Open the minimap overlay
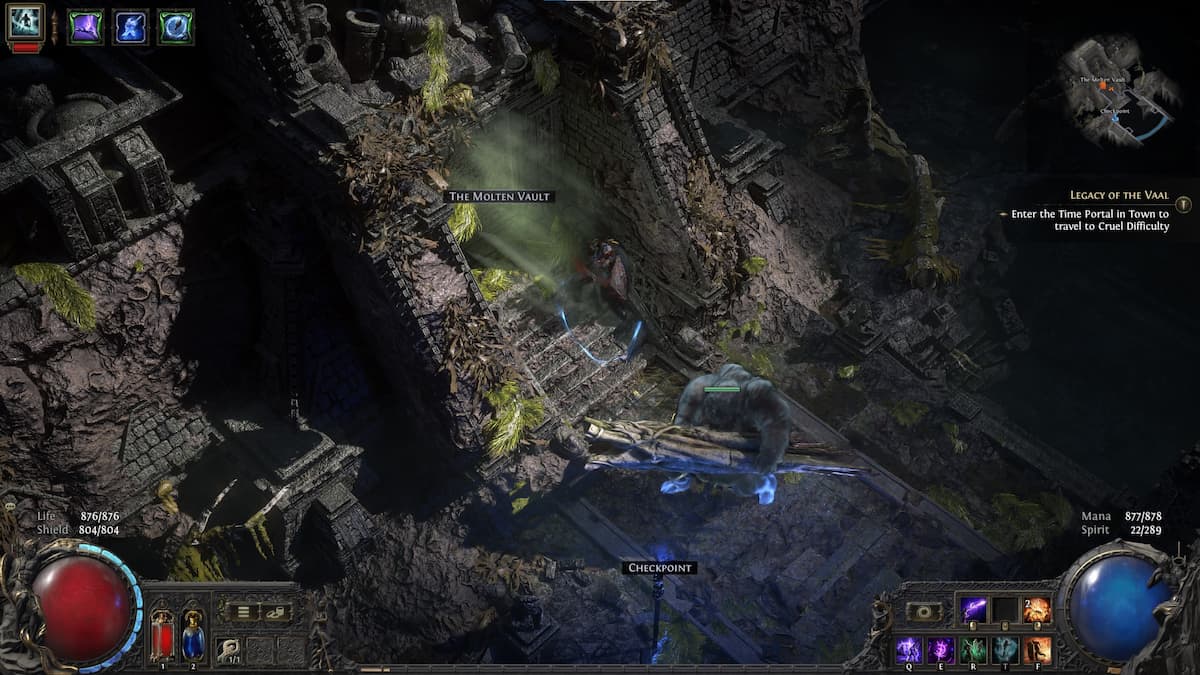 [1118, 92]
